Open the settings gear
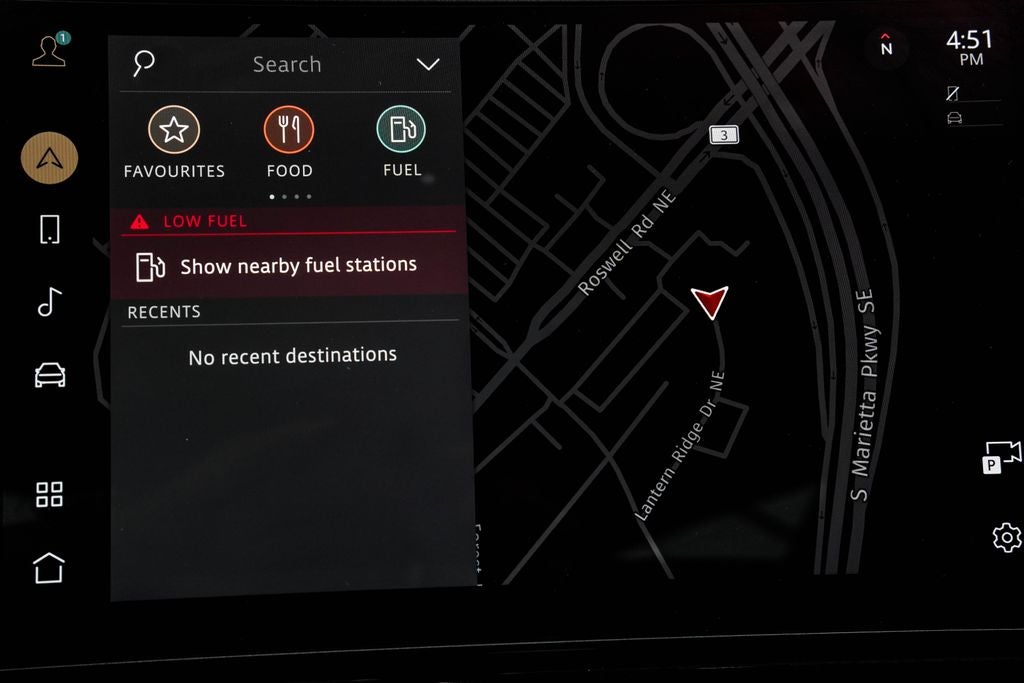Screen dimensions: 1024x683 (x=1006, y=537)
